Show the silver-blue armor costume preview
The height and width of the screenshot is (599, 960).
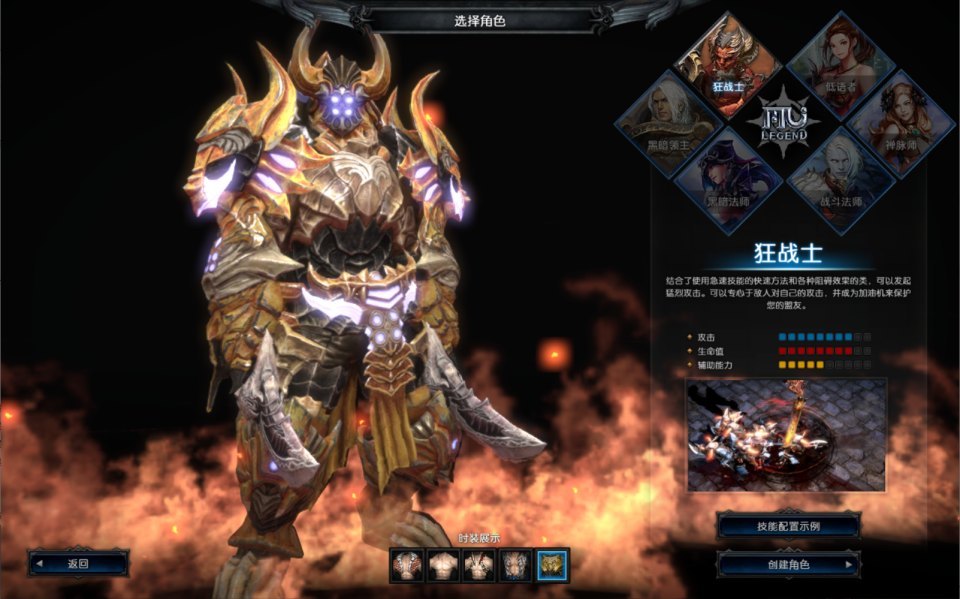point(515,565)
